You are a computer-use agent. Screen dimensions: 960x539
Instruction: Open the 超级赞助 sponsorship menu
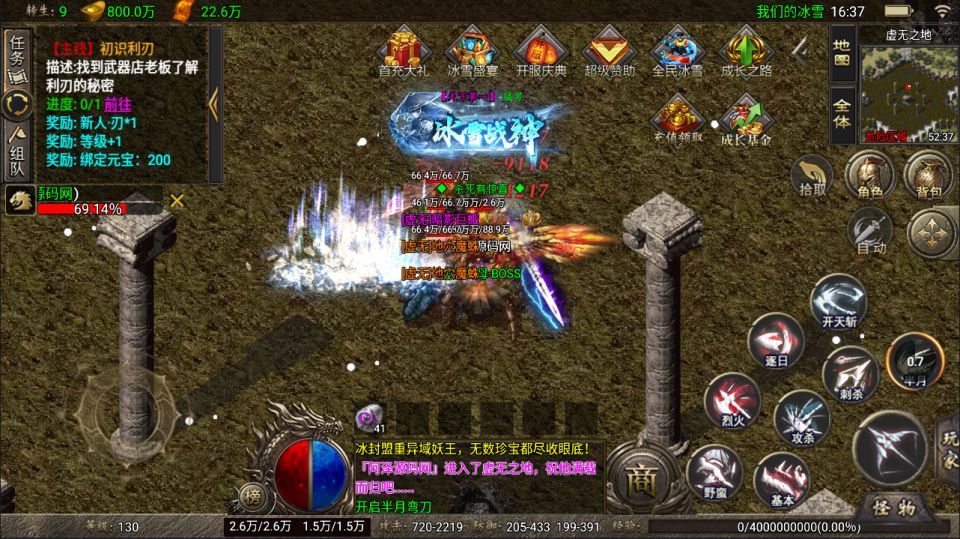click(609, 51)
